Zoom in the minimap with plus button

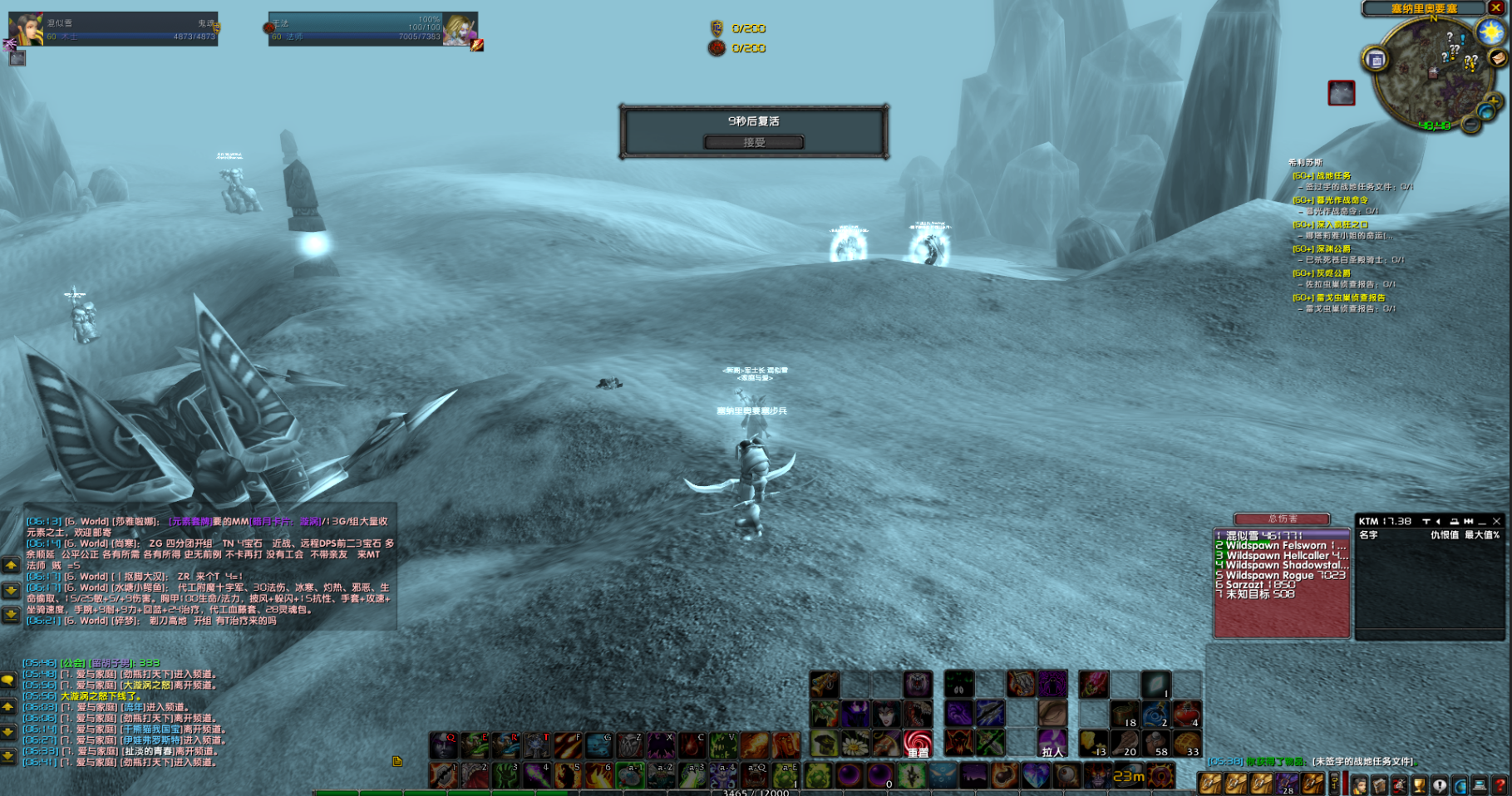(x=1494, y=101)
